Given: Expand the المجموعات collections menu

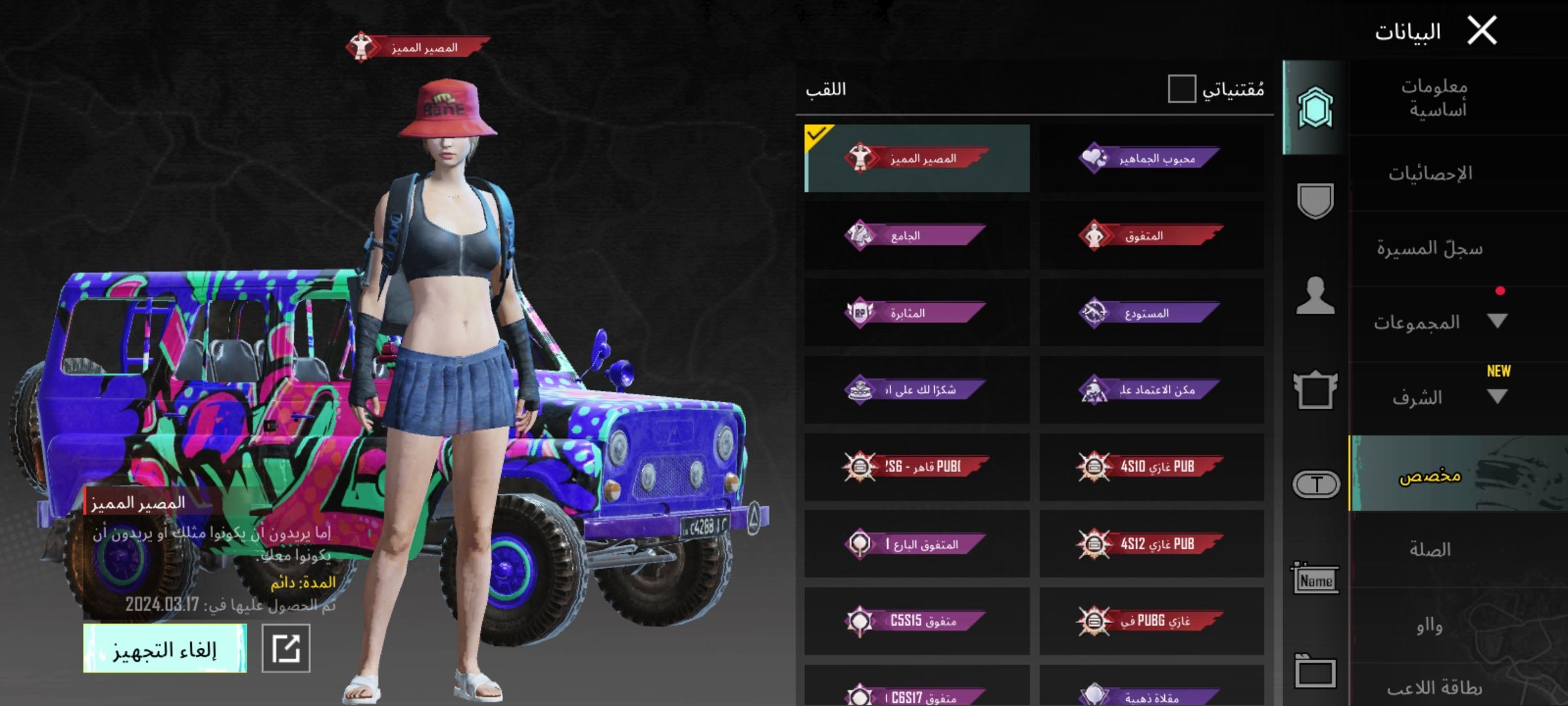Looking at the screenshot, I should coord(1496,322).
